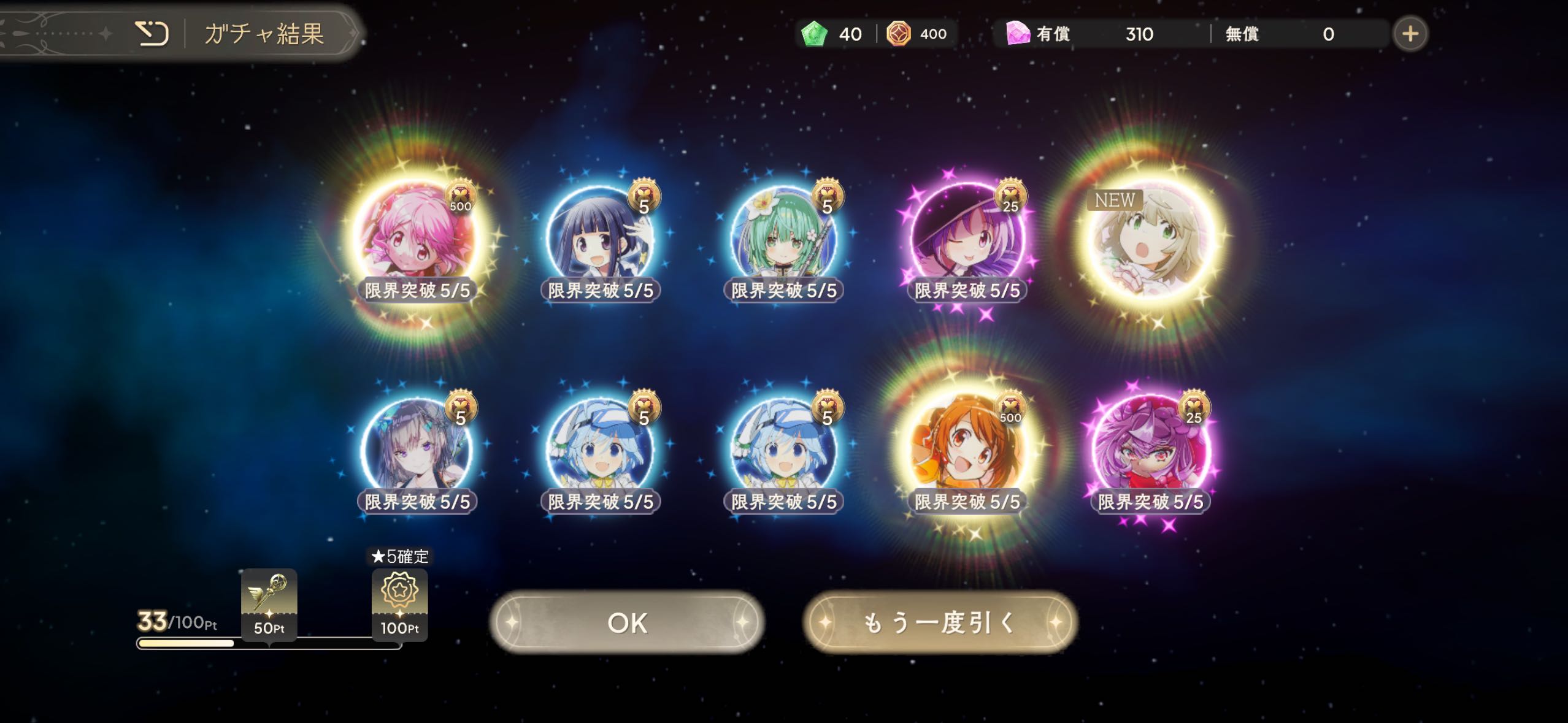Screen dimensions: 1568x723
Task: Tap the green gem currency icon
Action: (815, 34)
